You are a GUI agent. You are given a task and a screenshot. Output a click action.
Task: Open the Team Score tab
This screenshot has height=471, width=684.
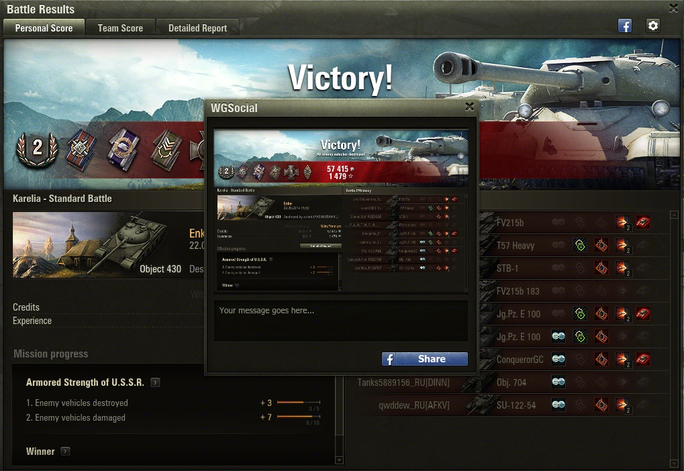(120, 28)
